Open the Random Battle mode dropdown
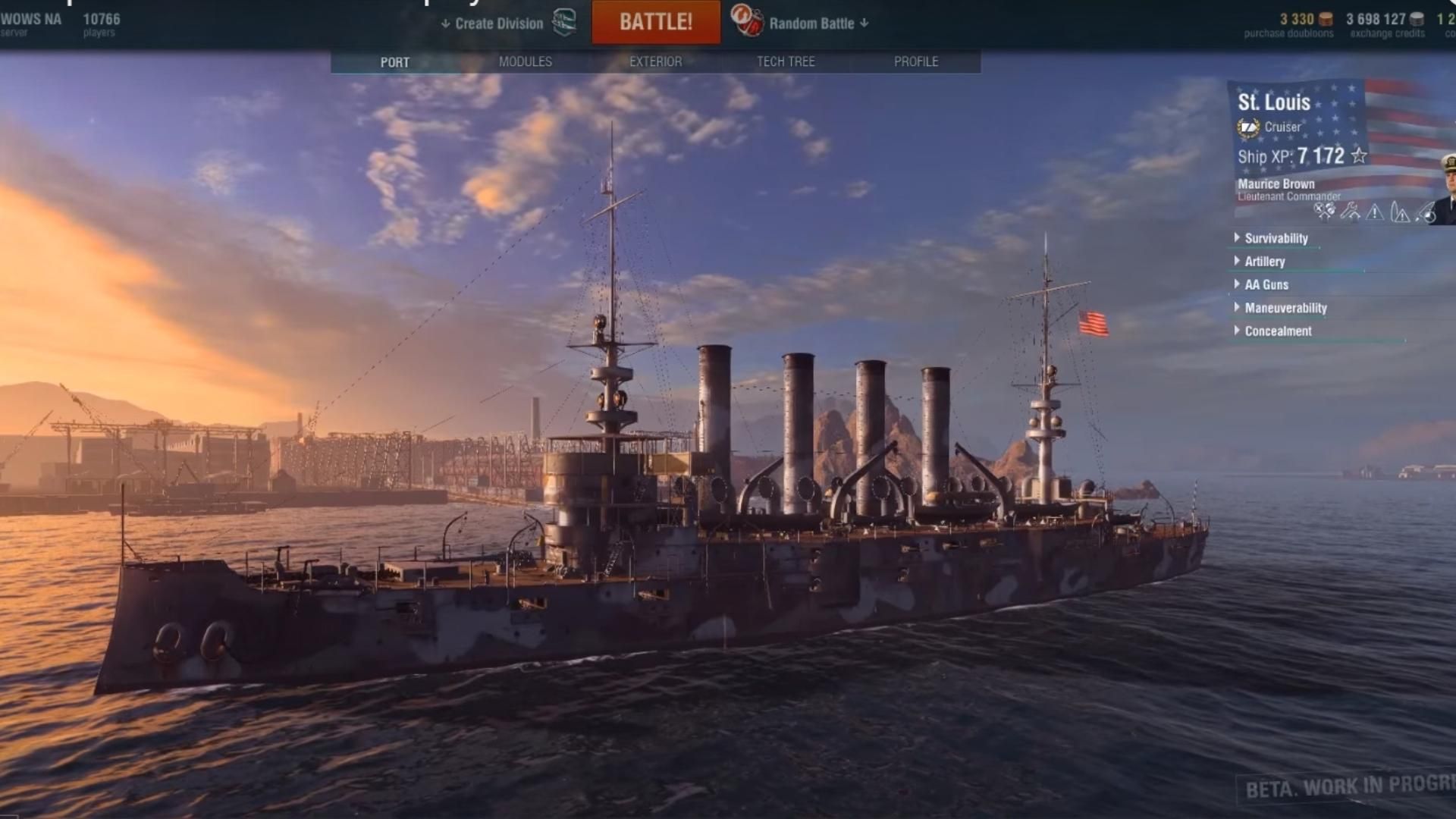The width and height of the screenshot is (1456, 819). 817,24
